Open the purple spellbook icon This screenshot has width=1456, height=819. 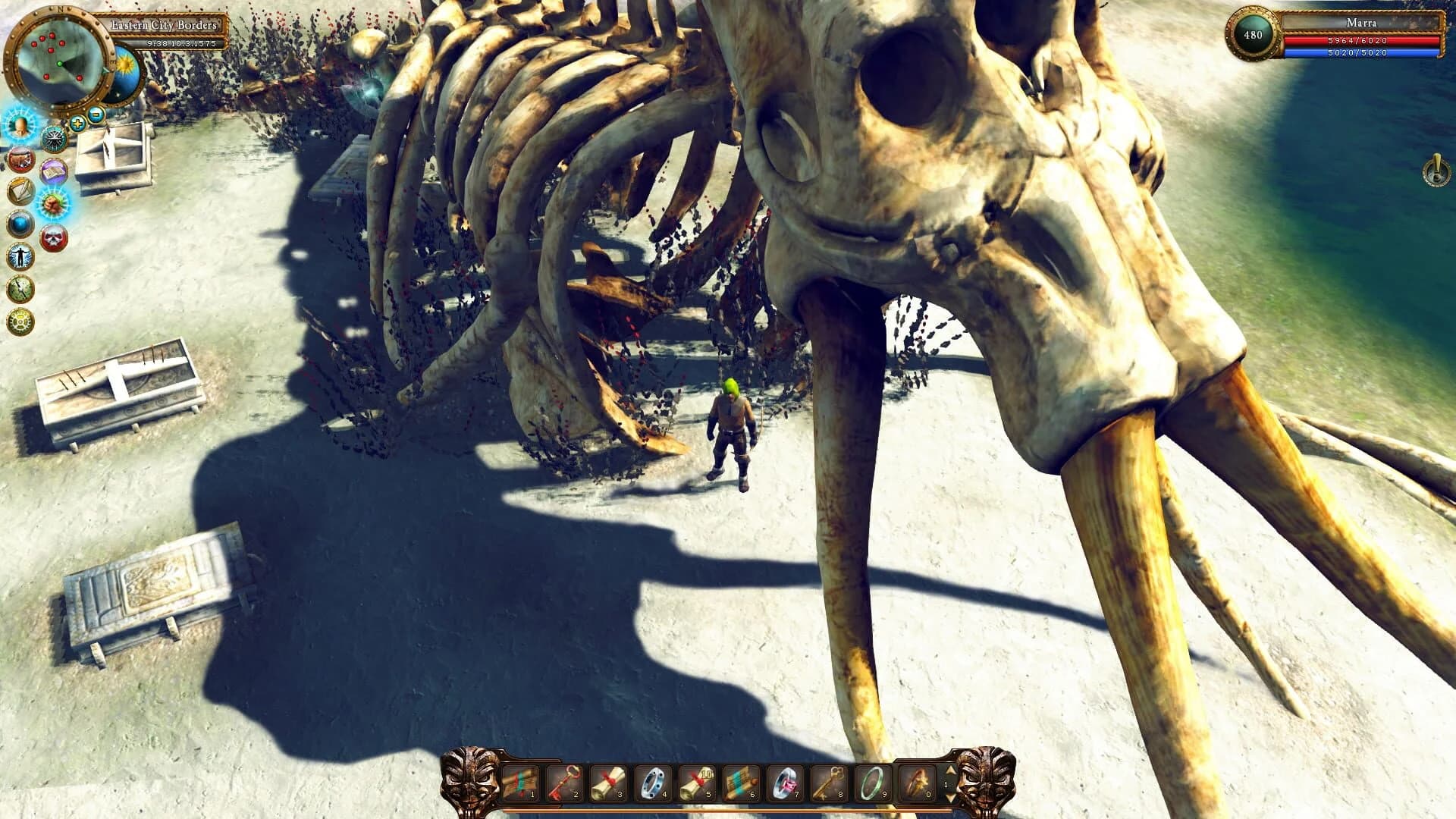(52, 171)
